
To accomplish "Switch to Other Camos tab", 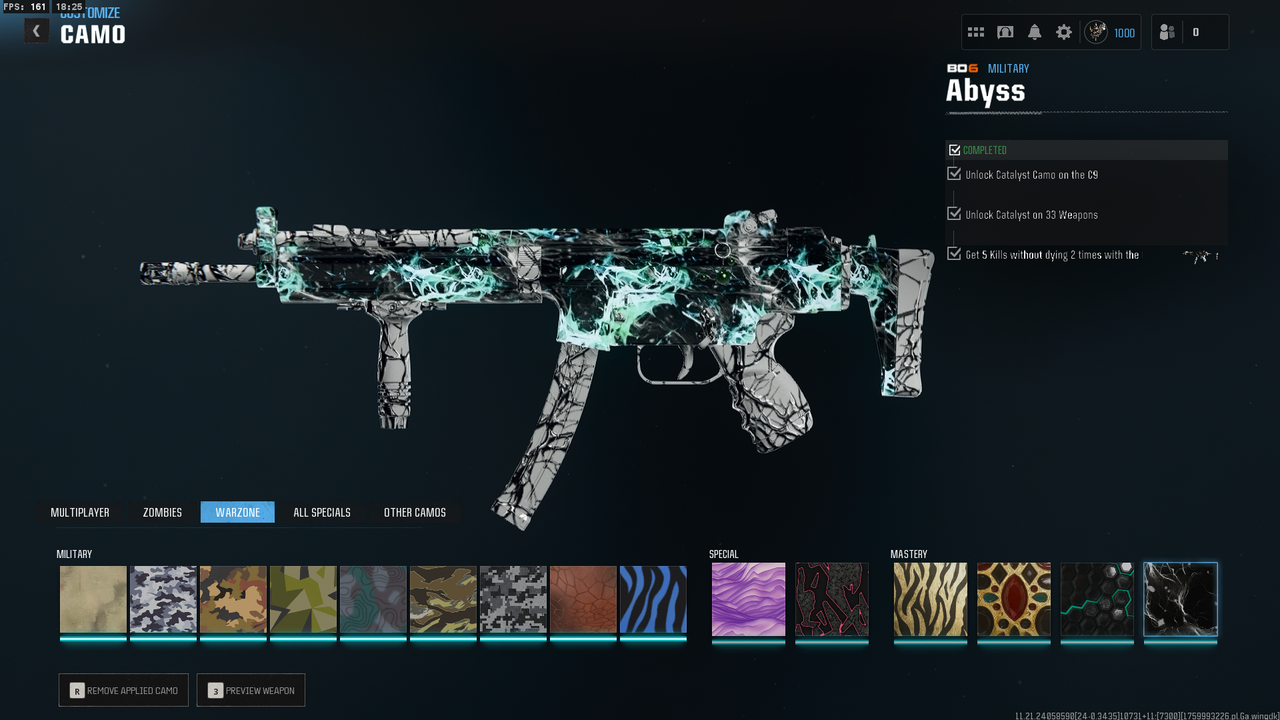I will 415,512.
